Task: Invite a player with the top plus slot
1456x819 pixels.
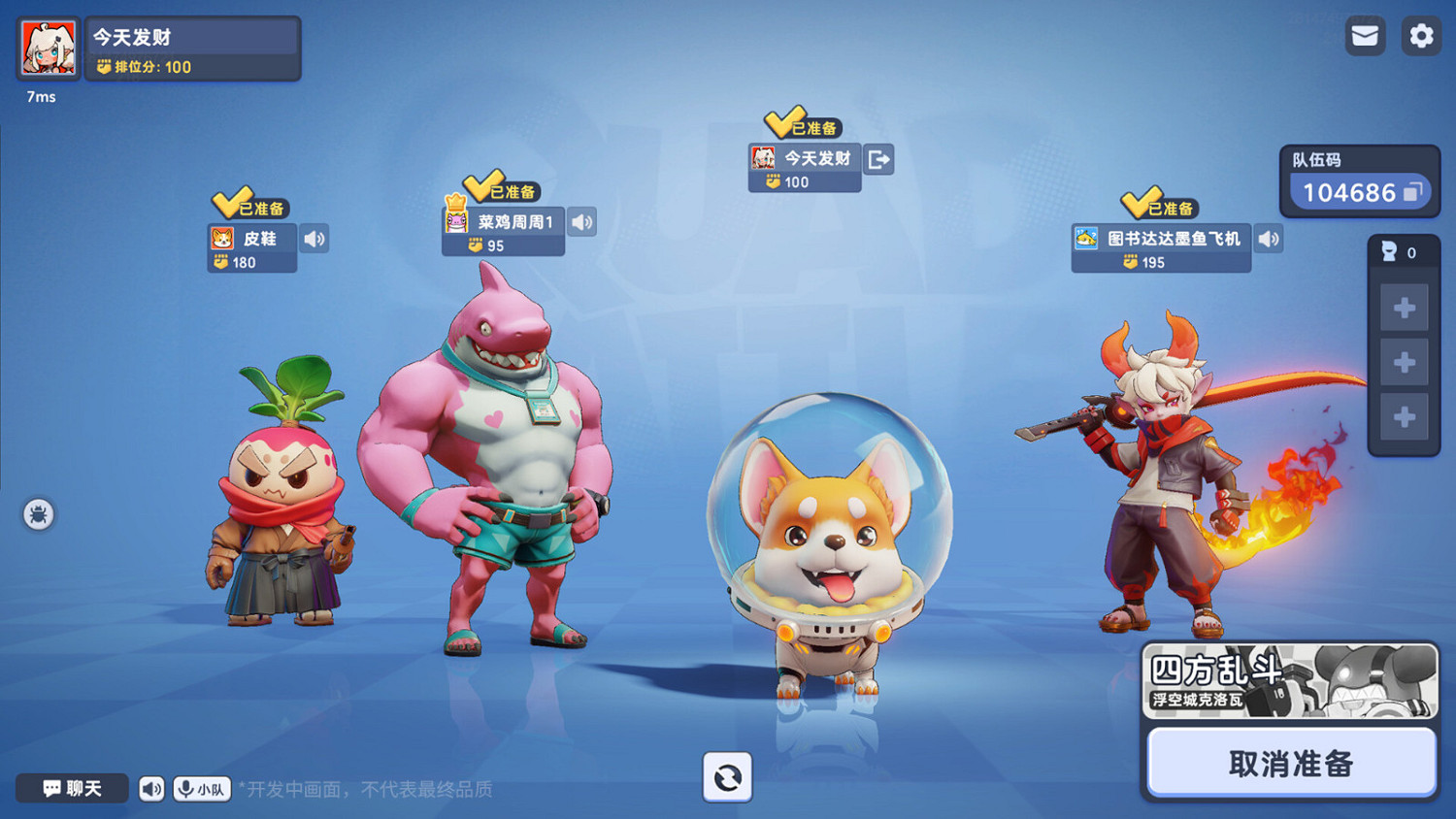Action: click(1403, 308)
